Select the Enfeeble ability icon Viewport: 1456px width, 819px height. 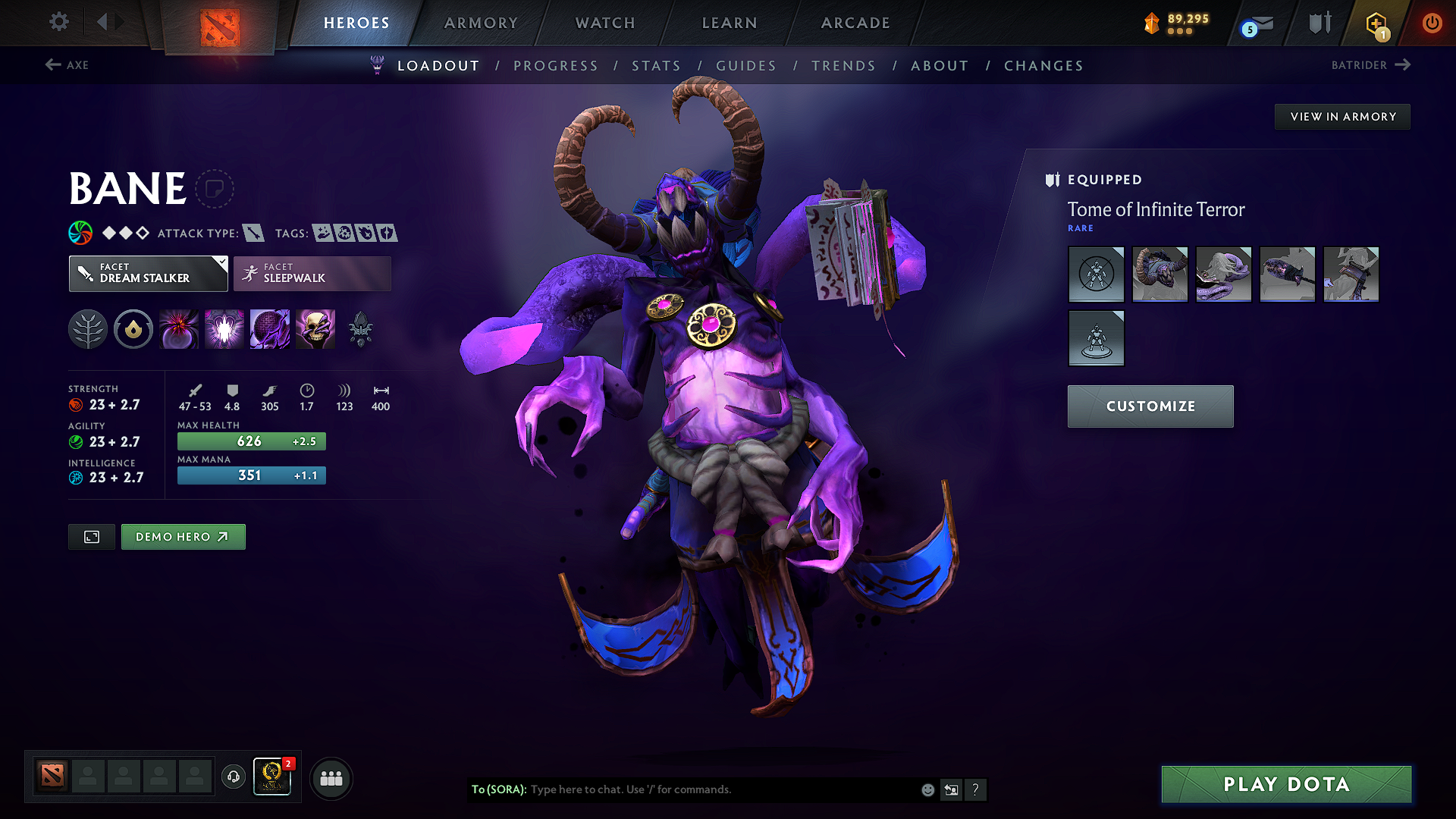[178, 328]
